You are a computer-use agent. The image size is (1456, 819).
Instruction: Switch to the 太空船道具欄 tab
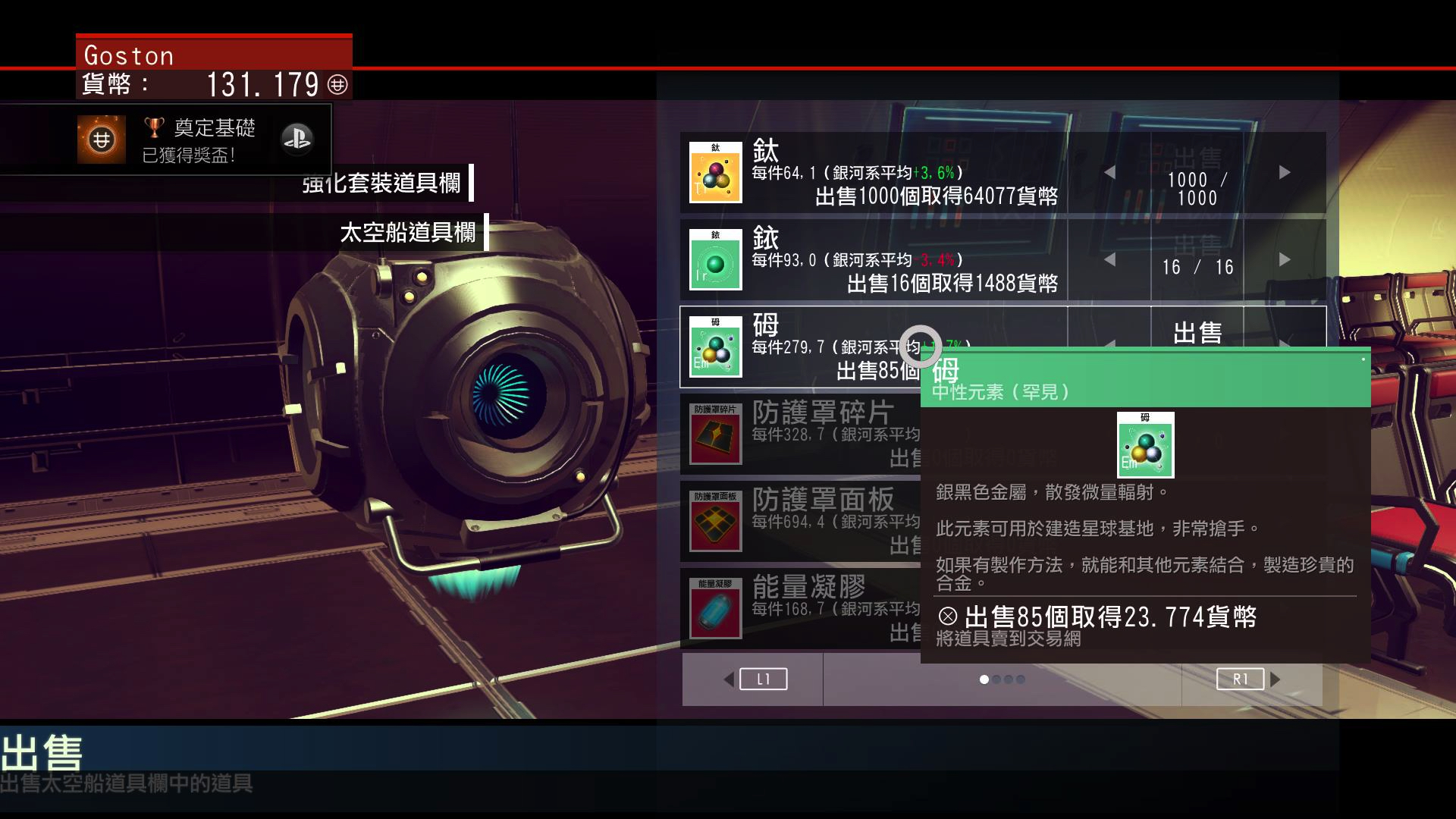point(407,232)
